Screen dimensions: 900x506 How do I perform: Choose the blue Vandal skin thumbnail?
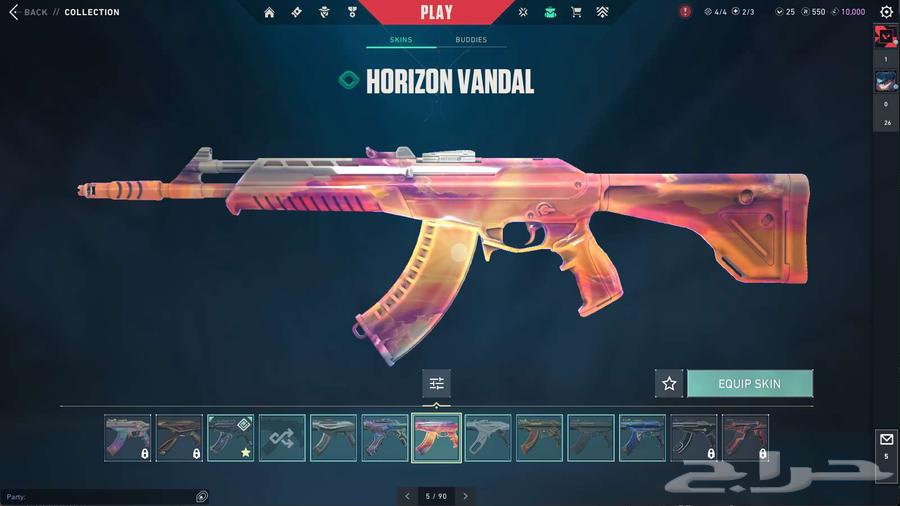coord(642,438)
